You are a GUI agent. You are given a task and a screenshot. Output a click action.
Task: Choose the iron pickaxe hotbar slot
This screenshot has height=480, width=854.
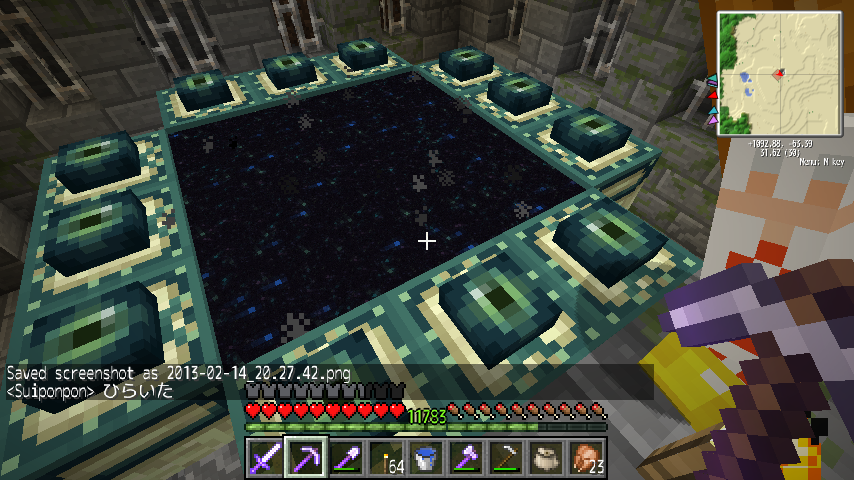(506, 458)
